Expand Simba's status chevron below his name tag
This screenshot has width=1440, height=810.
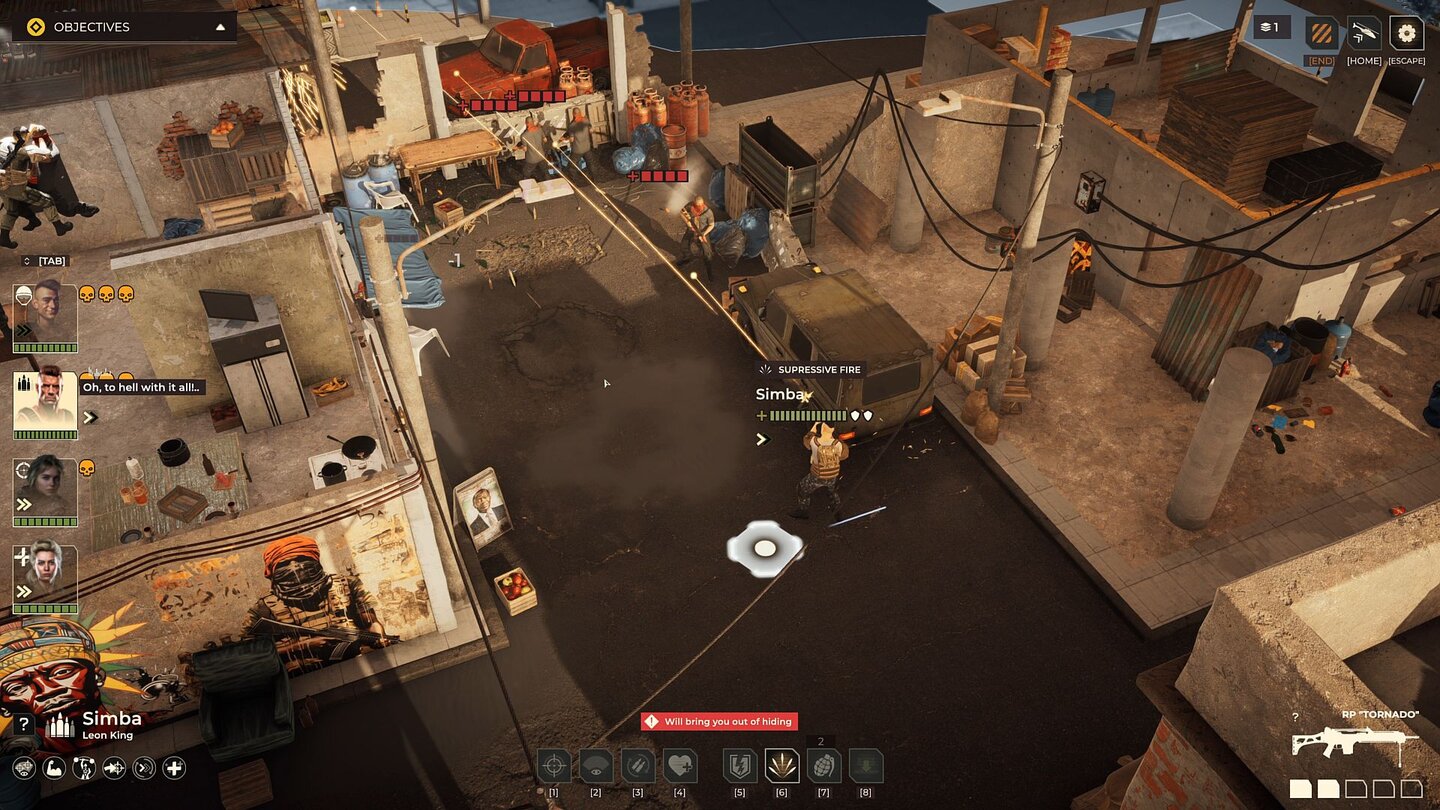pos(761,438)
